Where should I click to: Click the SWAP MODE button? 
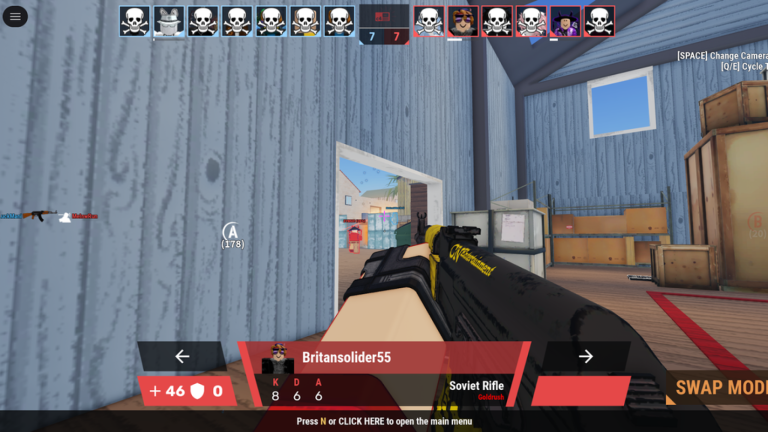point(717,388)
